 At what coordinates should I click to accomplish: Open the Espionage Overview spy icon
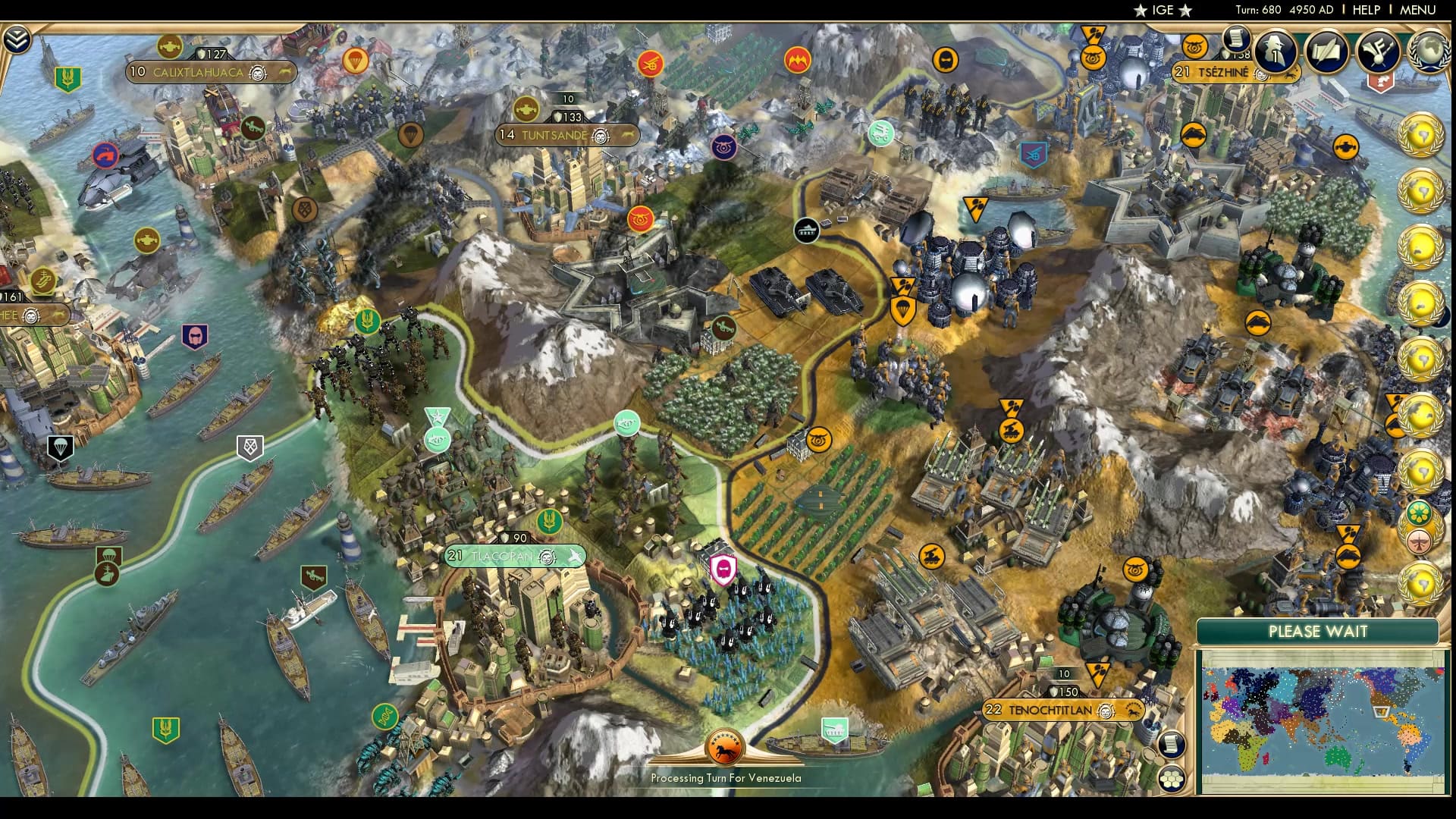pos(1274,52)
